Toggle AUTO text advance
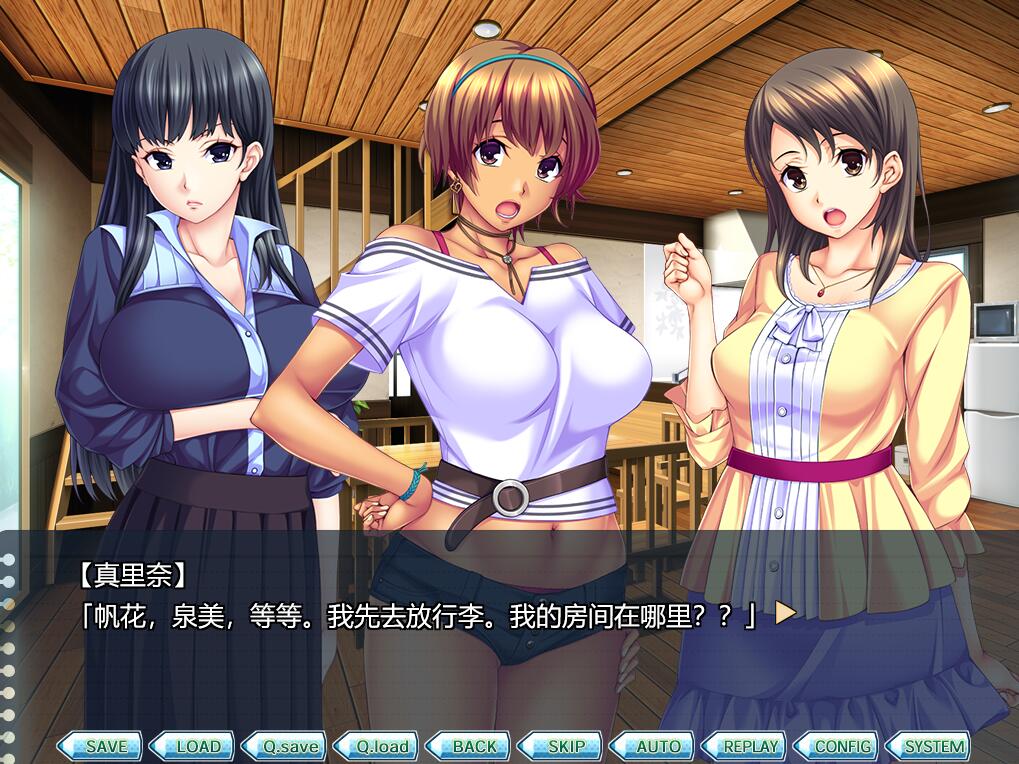 point(652,746)
